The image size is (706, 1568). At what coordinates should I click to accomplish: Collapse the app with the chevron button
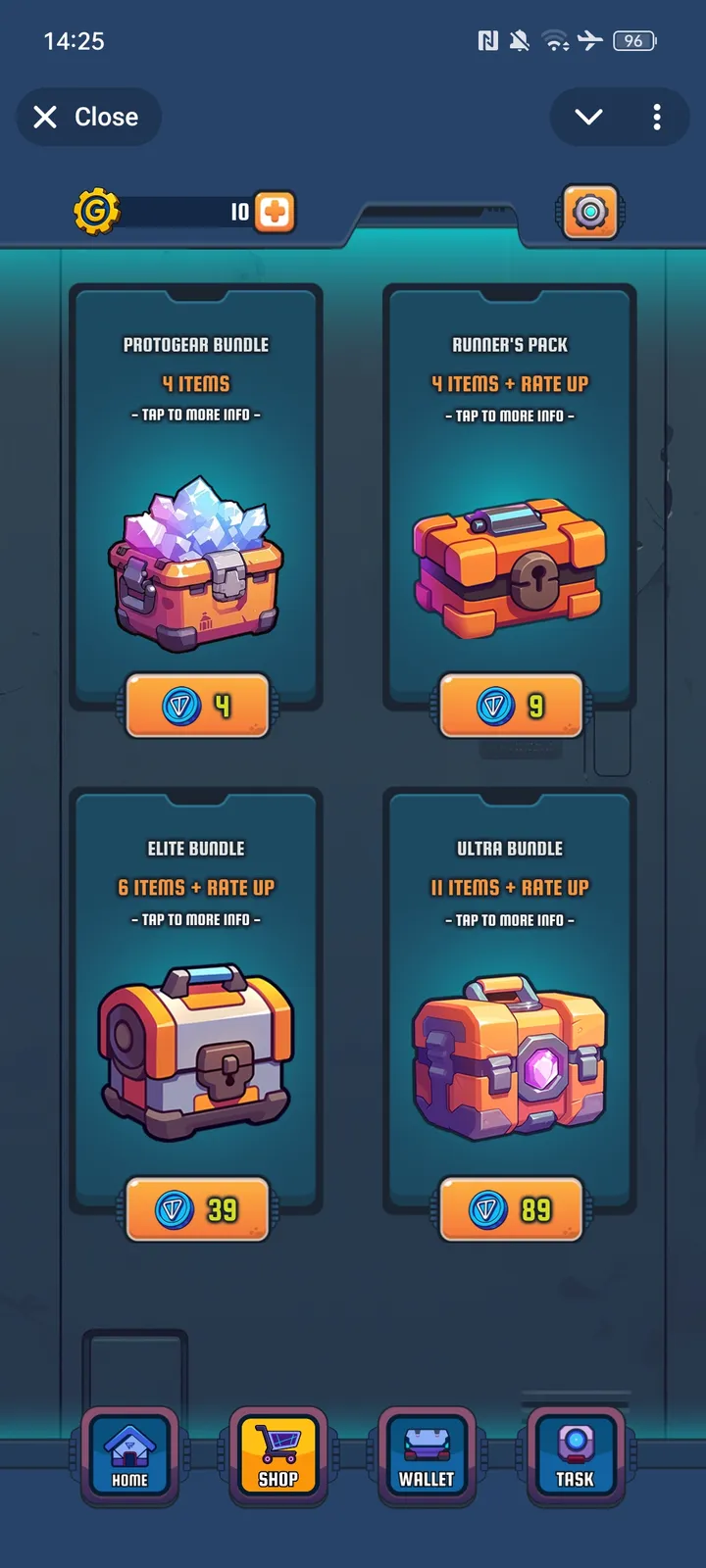(x=588, y=118)
